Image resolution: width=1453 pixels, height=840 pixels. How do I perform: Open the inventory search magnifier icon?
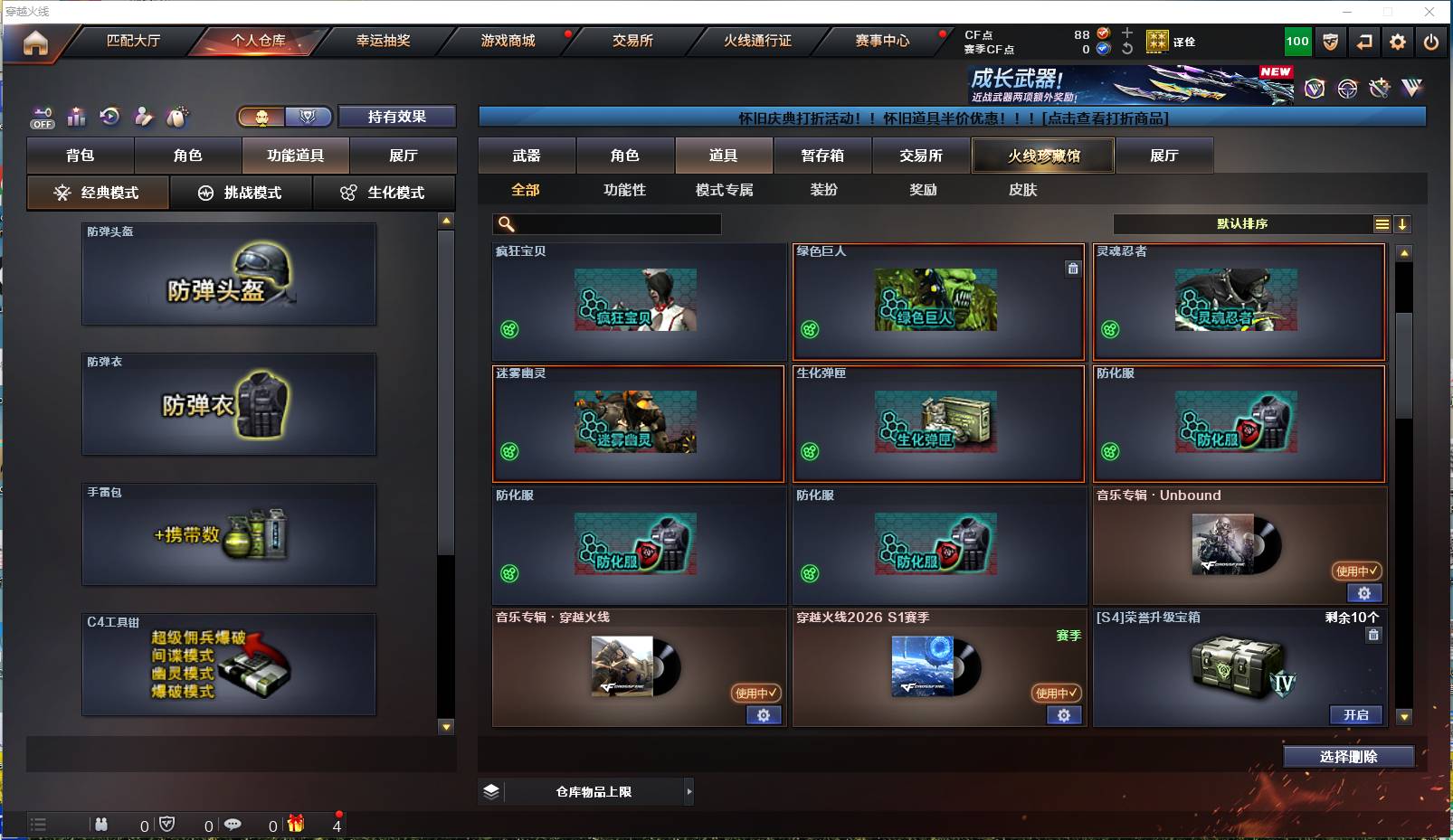click(x=504, y=223)
